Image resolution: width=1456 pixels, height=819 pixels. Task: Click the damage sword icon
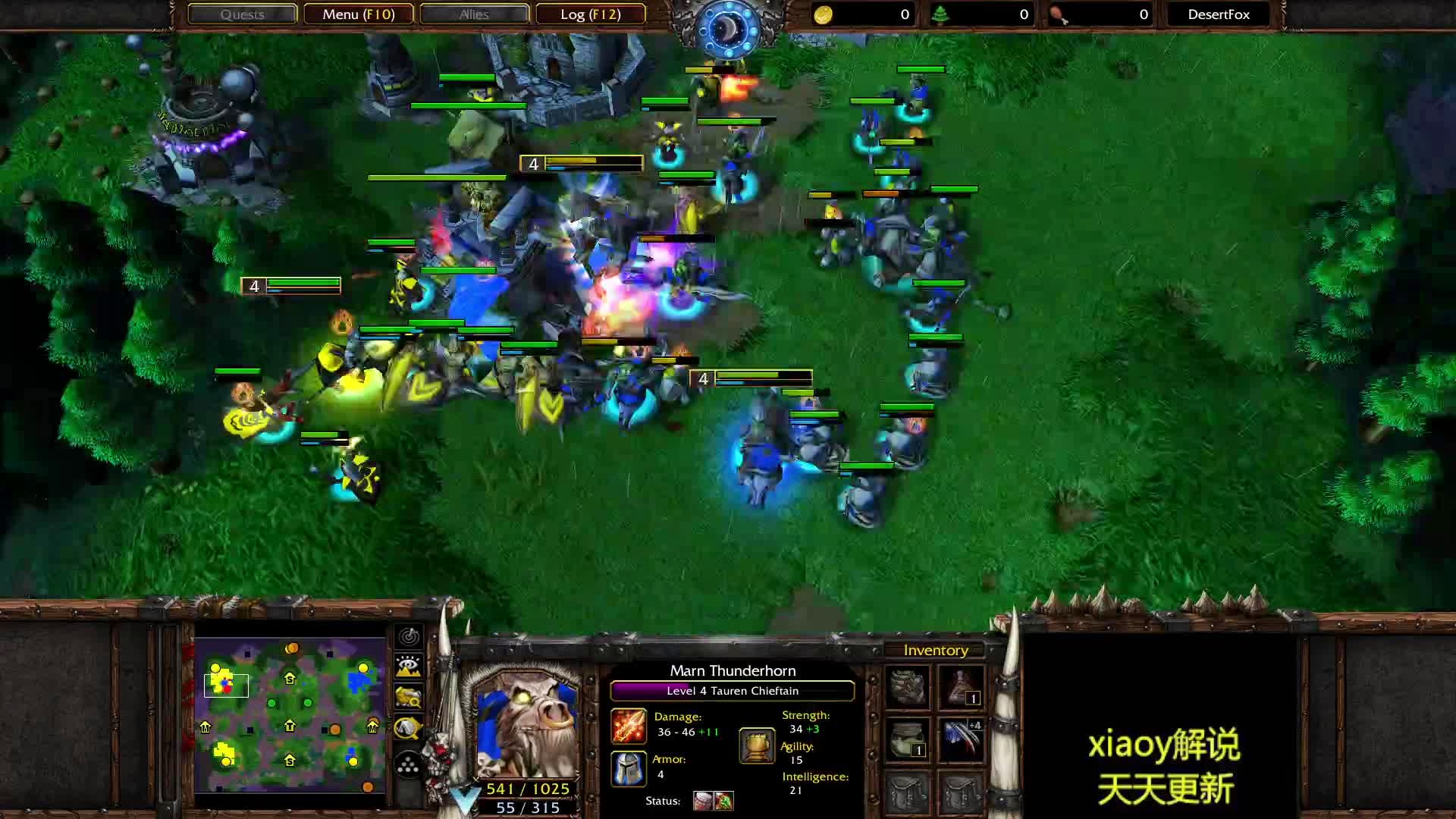tap(629, 726)
